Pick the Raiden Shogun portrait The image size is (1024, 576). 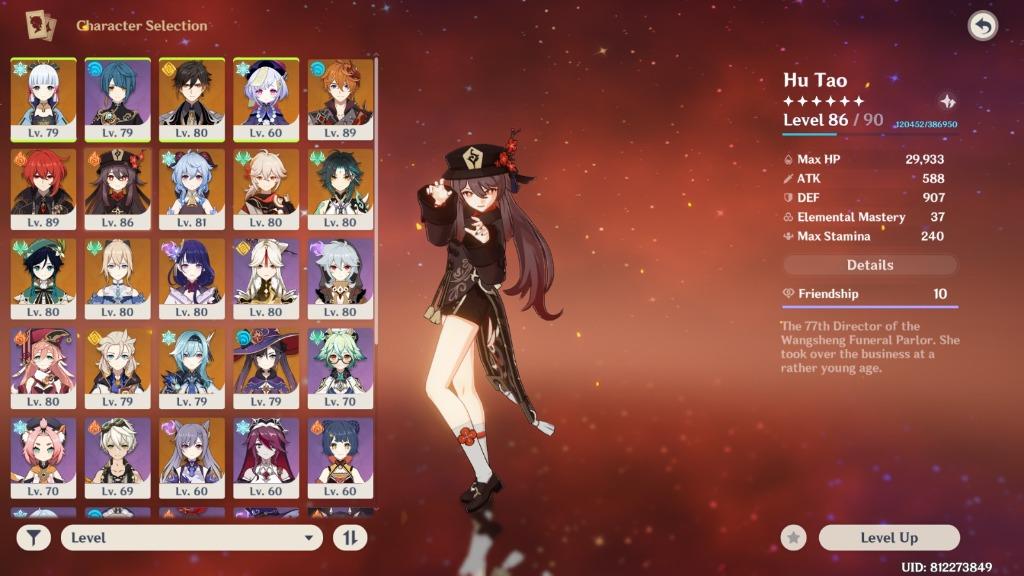[191, 277]
